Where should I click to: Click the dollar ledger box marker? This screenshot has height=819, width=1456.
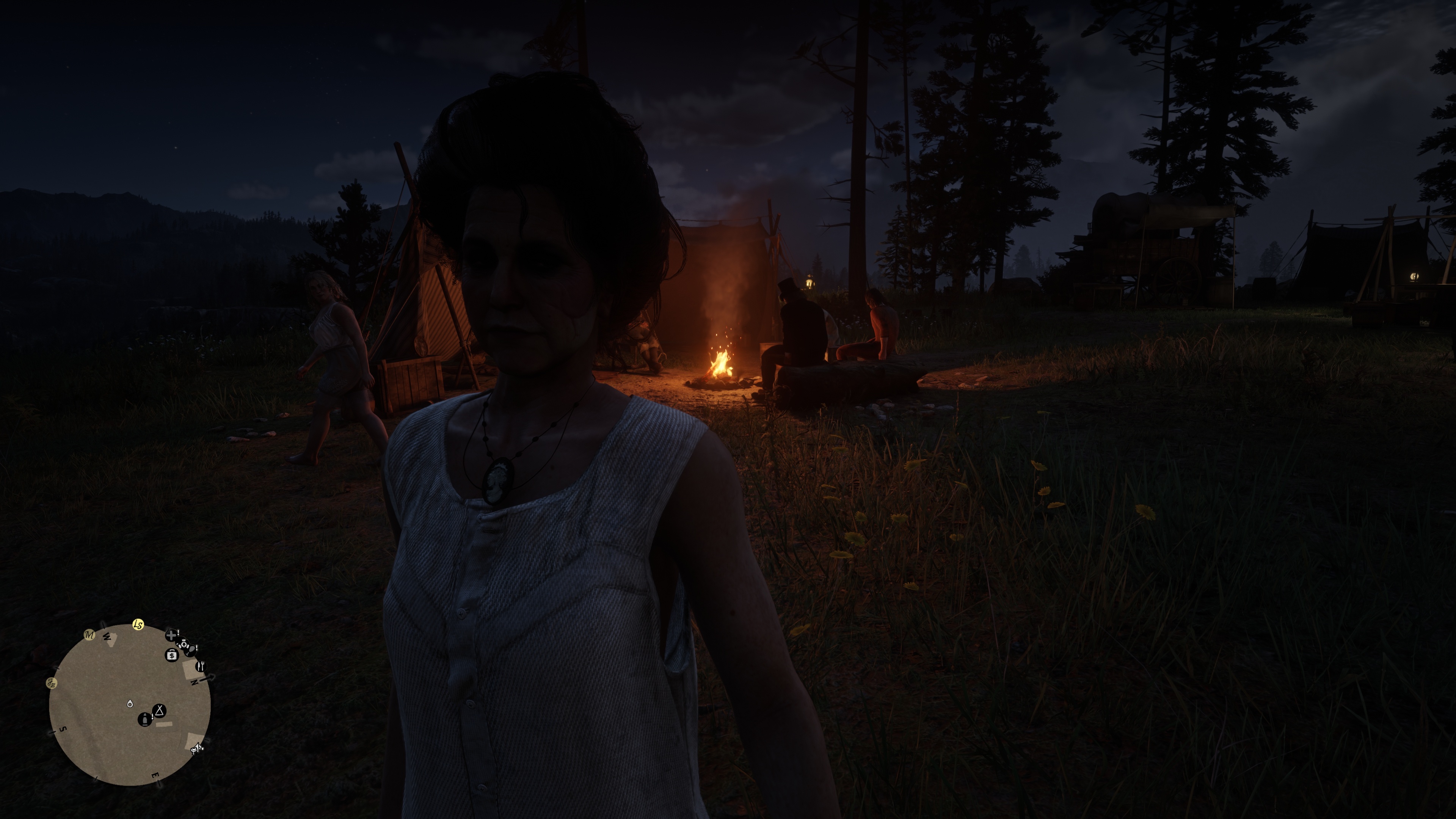point(172,655)
